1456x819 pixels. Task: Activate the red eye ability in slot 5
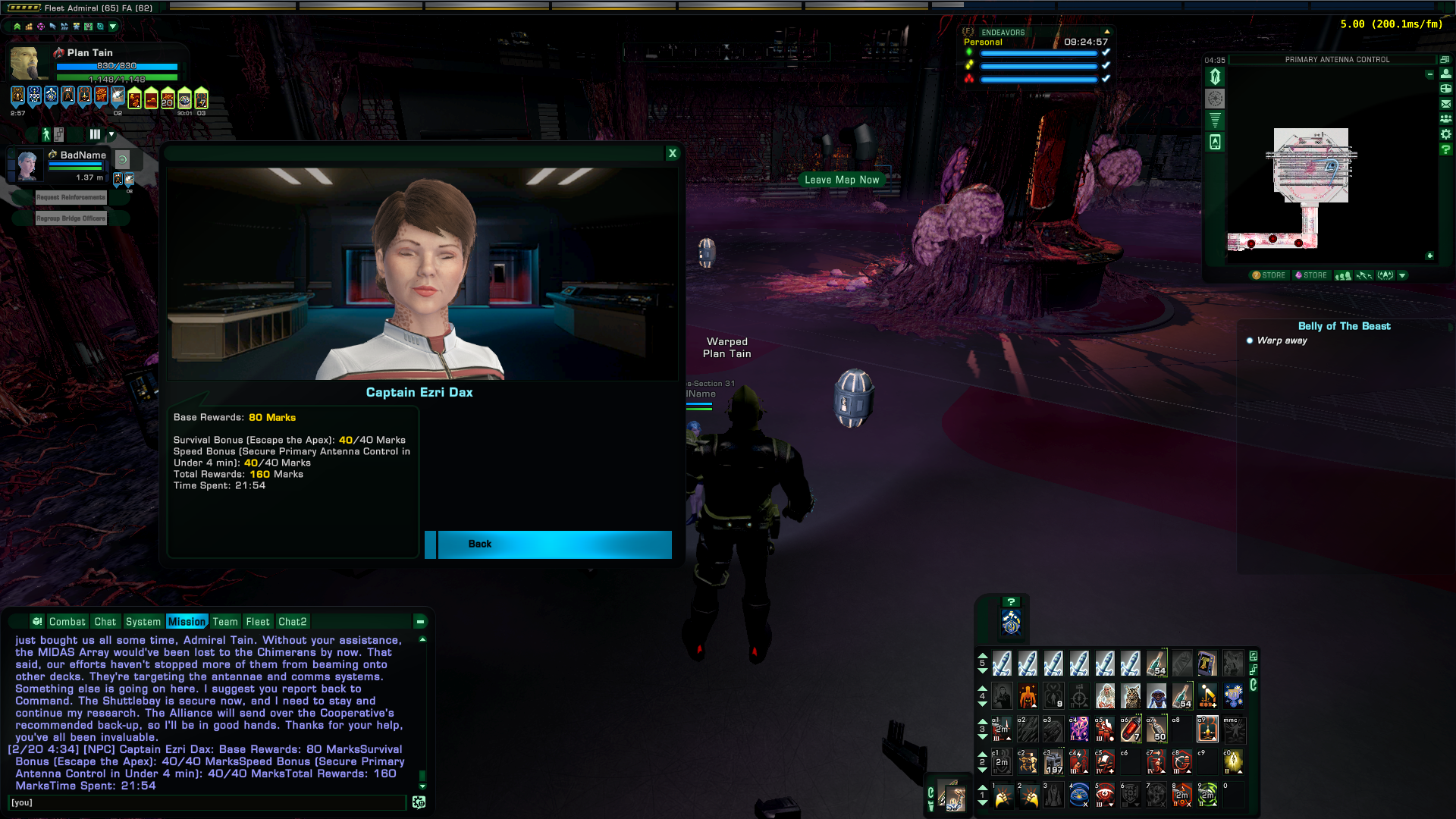point(1105,795)
